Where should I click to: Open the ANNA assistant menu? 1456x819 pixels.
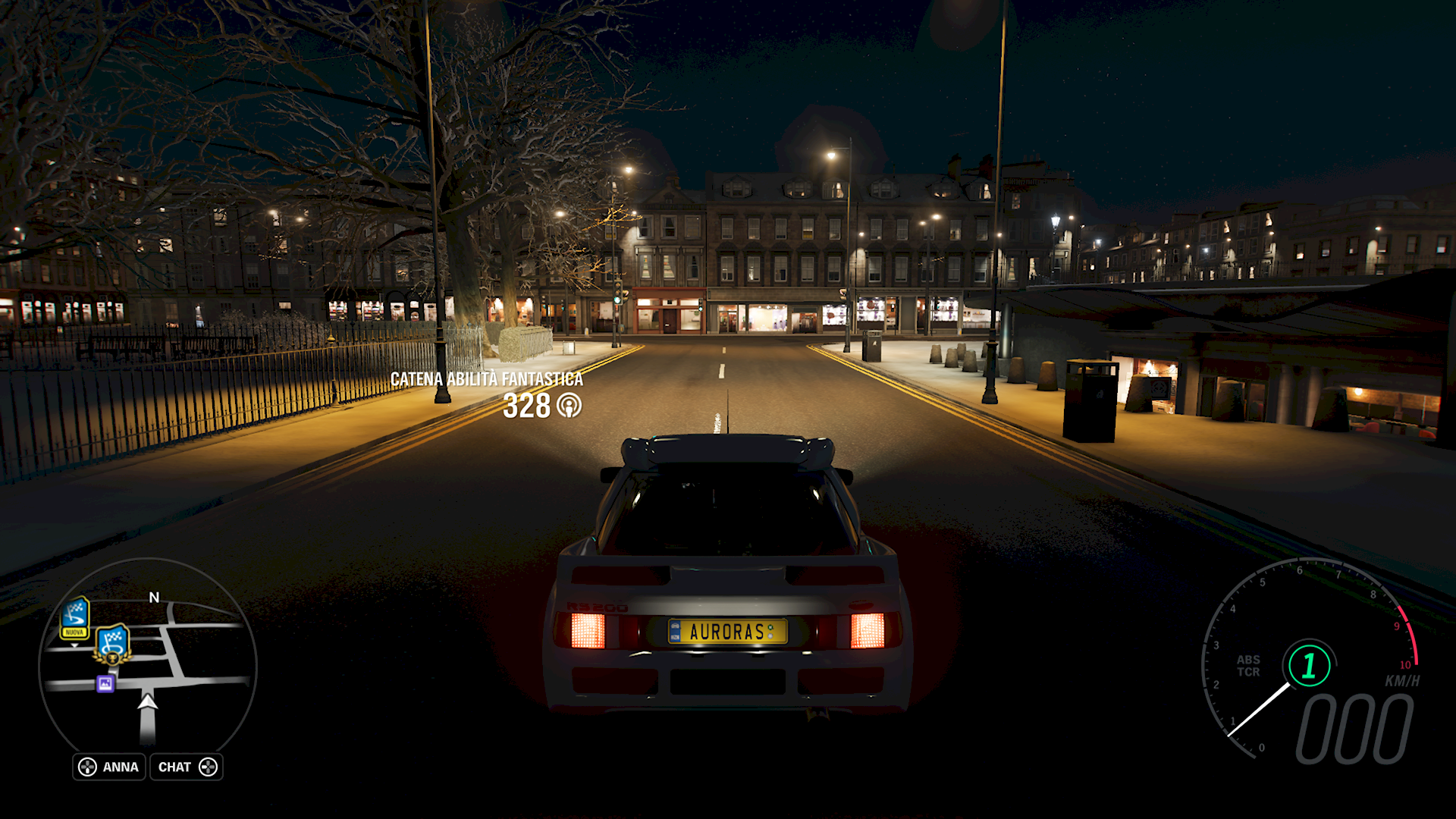point(121,767)
